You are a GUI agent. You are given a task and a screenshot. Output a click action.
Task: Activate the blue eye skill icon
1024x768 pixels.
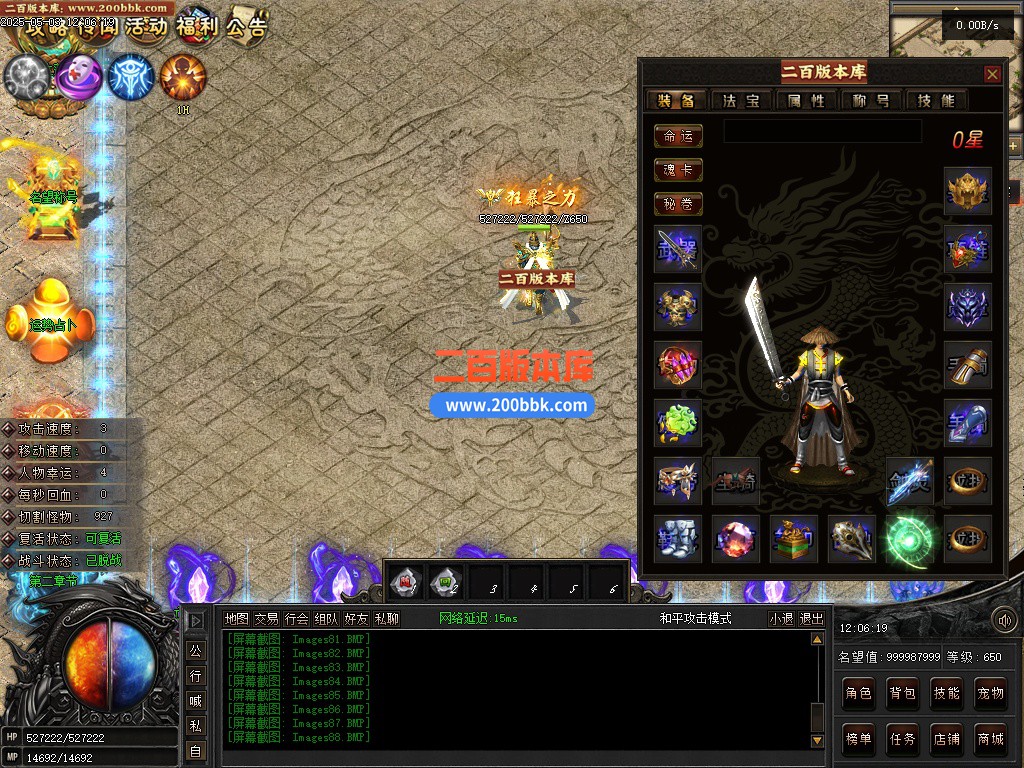[x=131, y=77]
